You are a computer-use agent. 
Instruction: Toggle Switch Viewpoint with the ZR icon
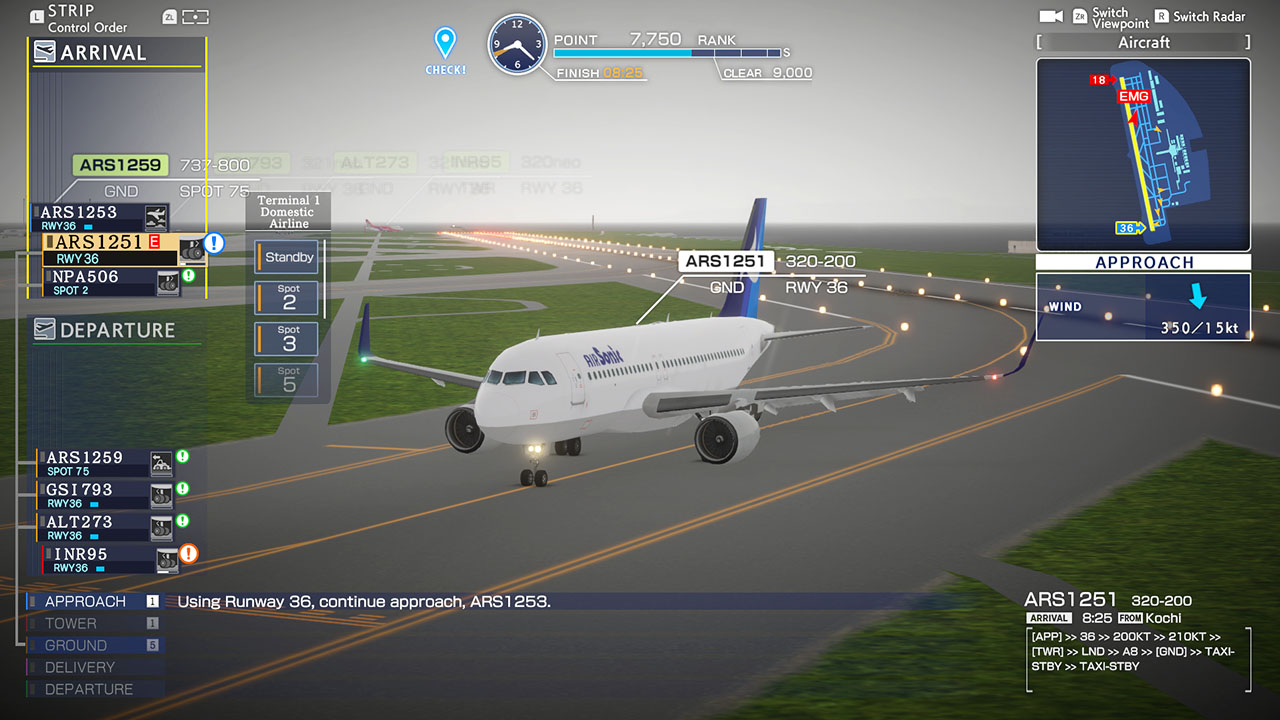click(x=1082, y=16)
